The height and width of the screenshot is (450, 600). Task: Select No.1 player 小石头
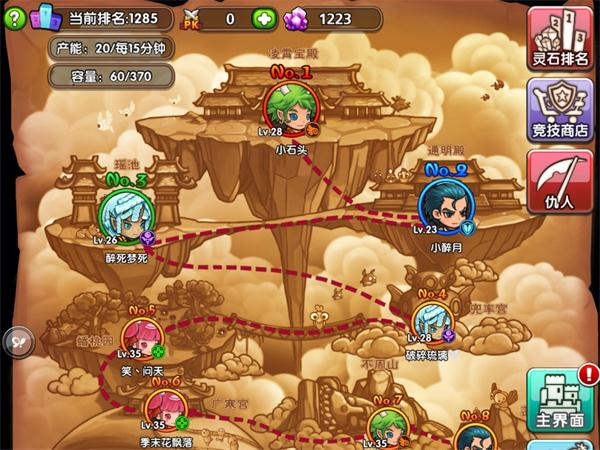pyautogui.click(x=287, y=106)
